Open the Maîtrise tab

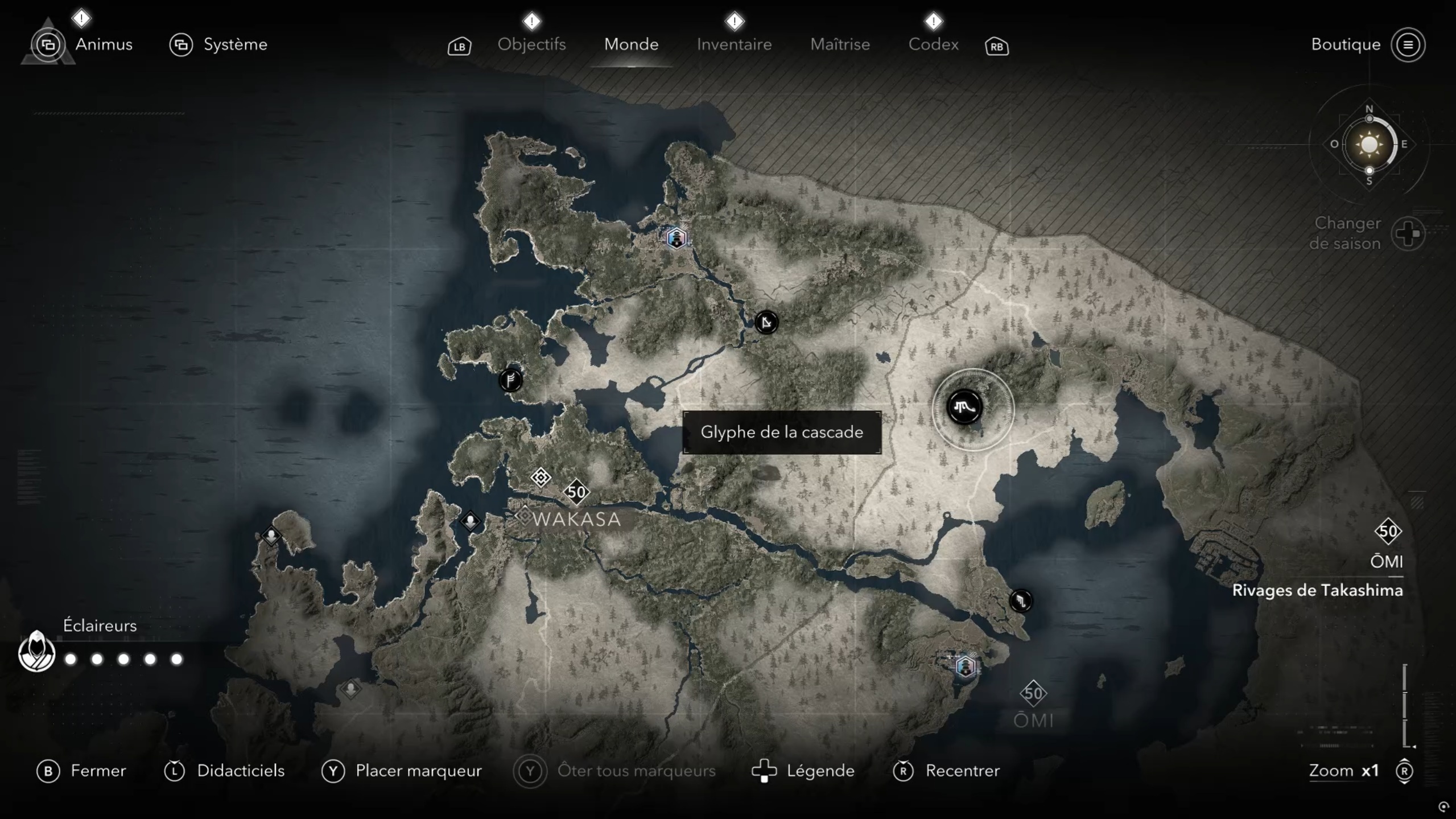tap(840, 44)
